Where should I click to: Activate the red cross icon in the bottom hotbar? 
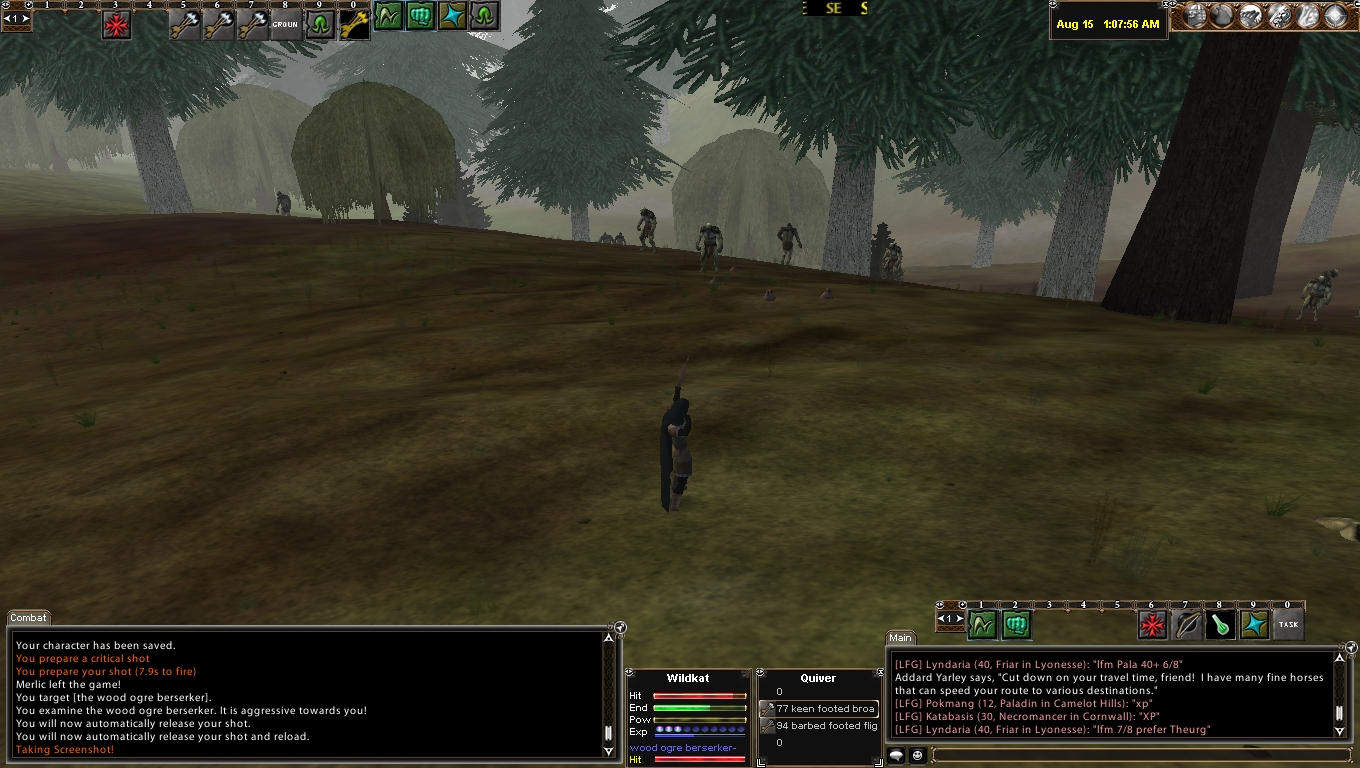[1153, 625]
